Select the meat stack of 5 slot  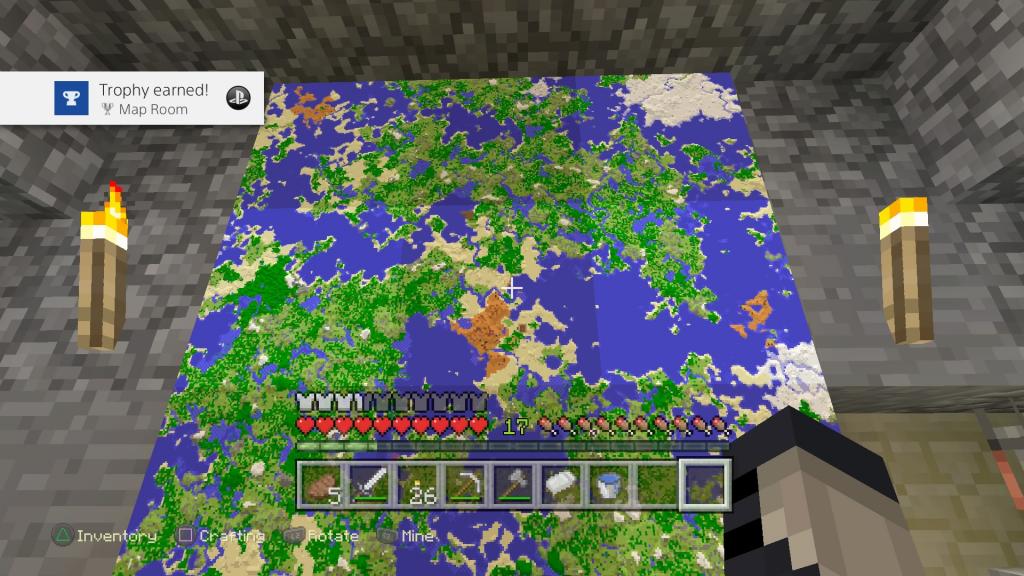(x=322, y=484)
